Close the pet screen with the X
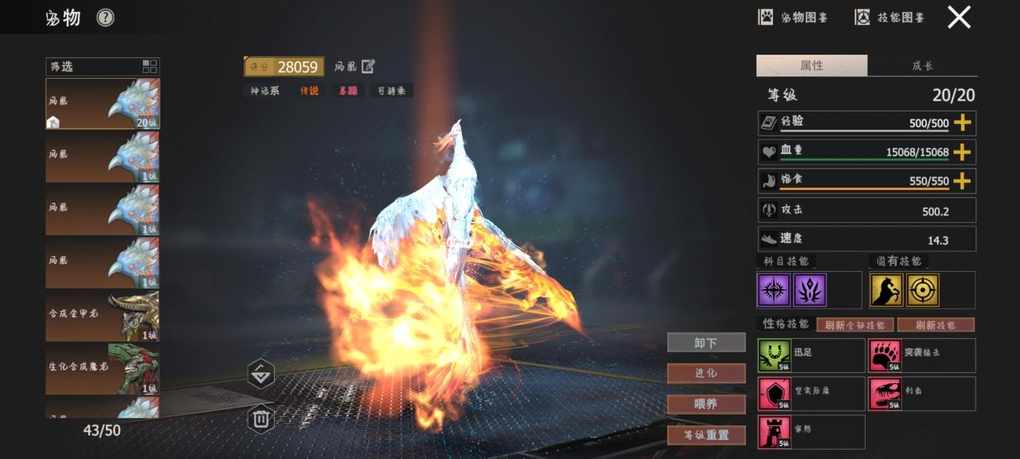1020x459 pixels. point(959,17)
